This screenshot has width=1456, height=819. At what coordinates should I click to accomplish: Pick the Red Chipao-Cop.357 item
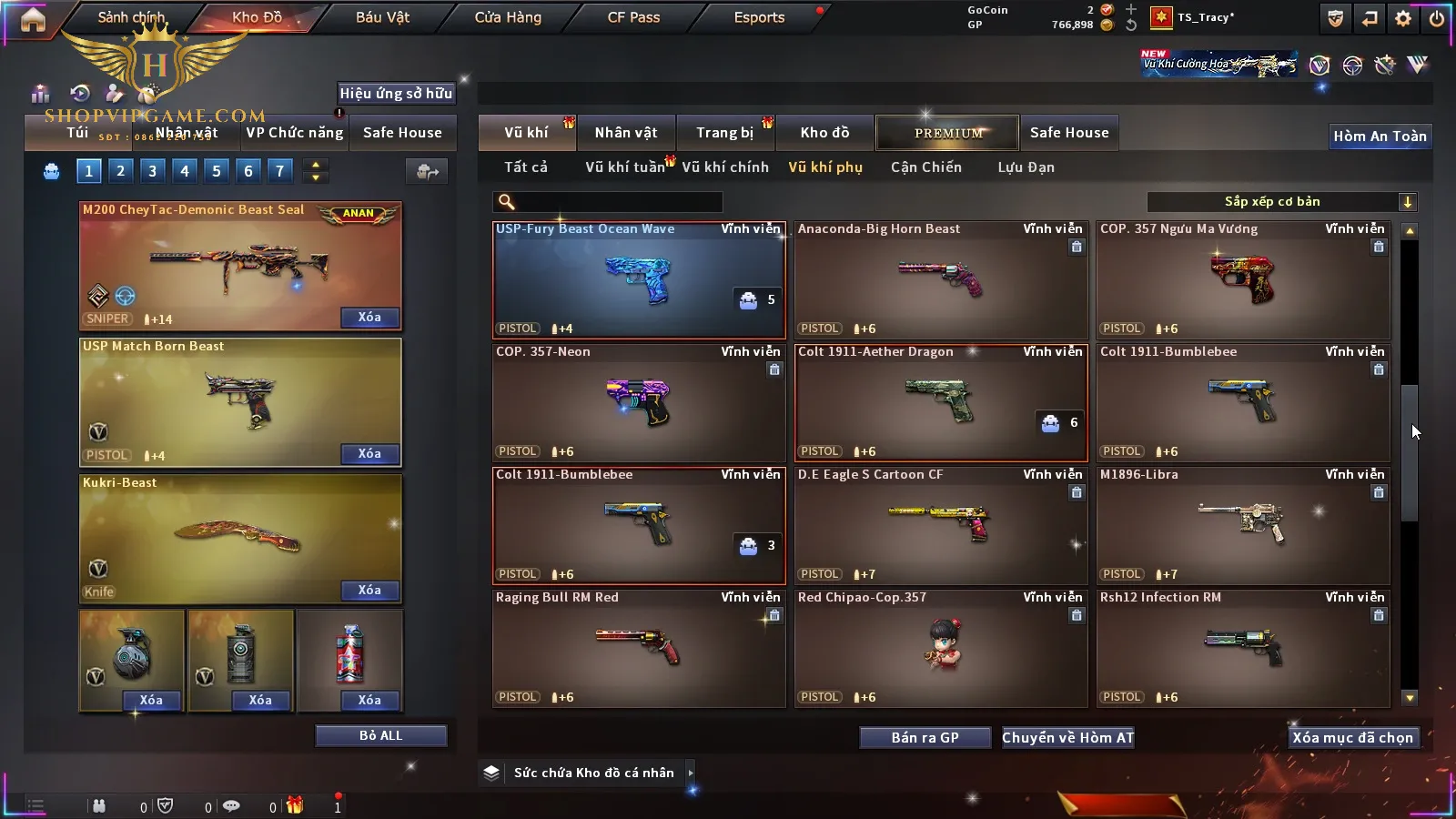(940, 648)
